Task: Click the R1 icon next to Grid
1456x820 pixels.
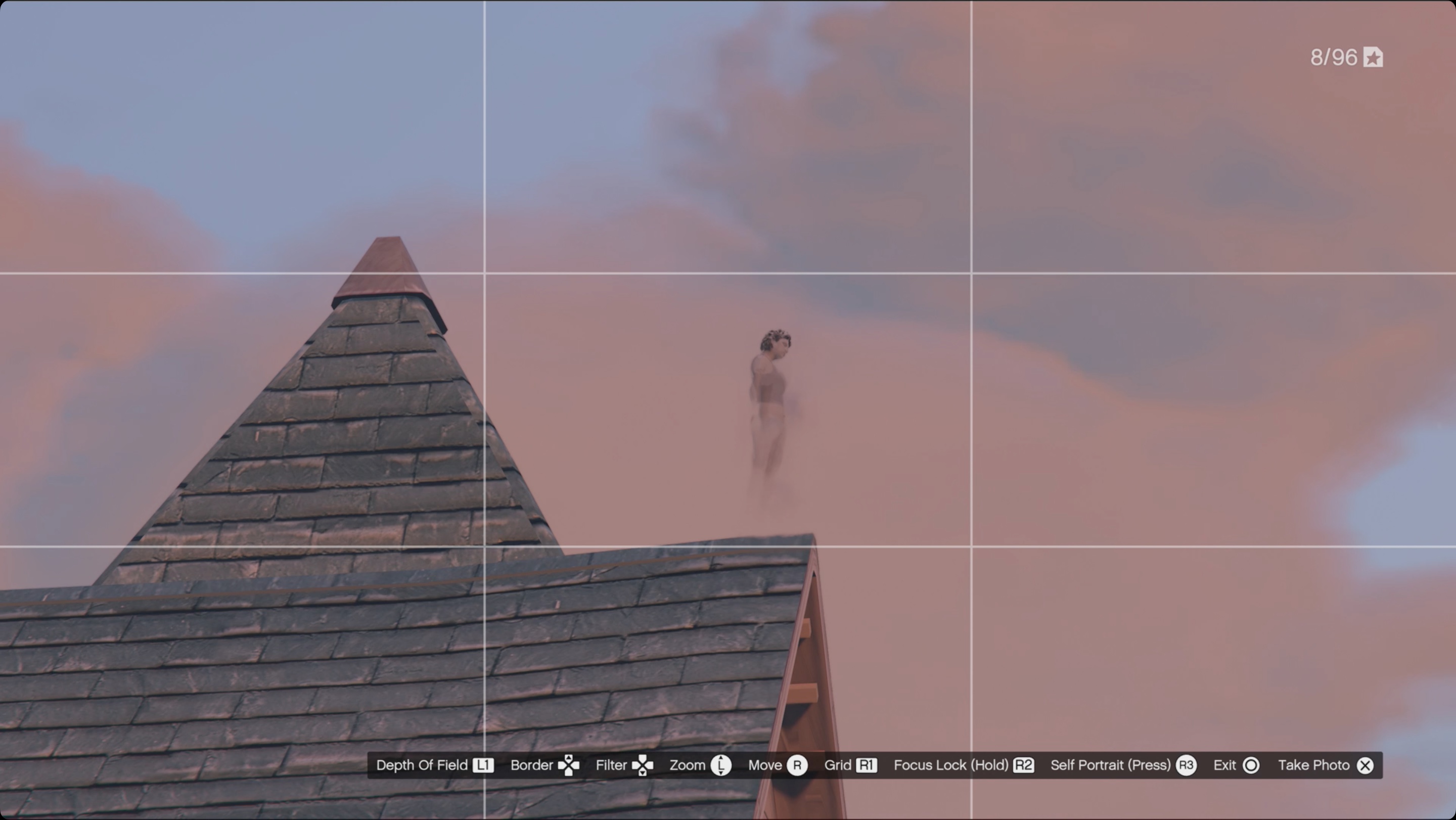Action: coord(867,765)
